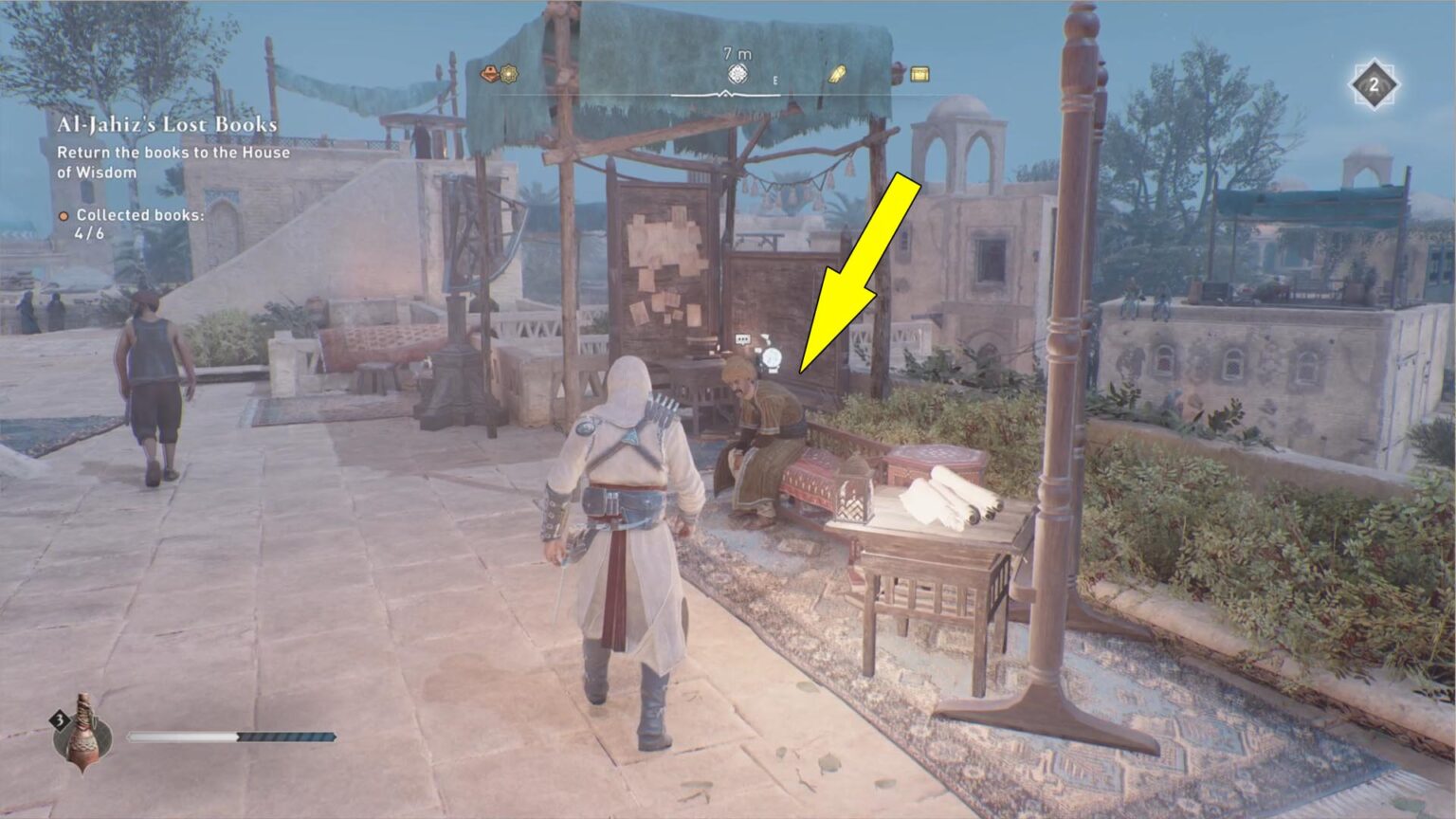The height and width of the screenshot is (819, 1456).
Task: Toggle the Collected books objective bullet
Action: (x=63, y=216)
